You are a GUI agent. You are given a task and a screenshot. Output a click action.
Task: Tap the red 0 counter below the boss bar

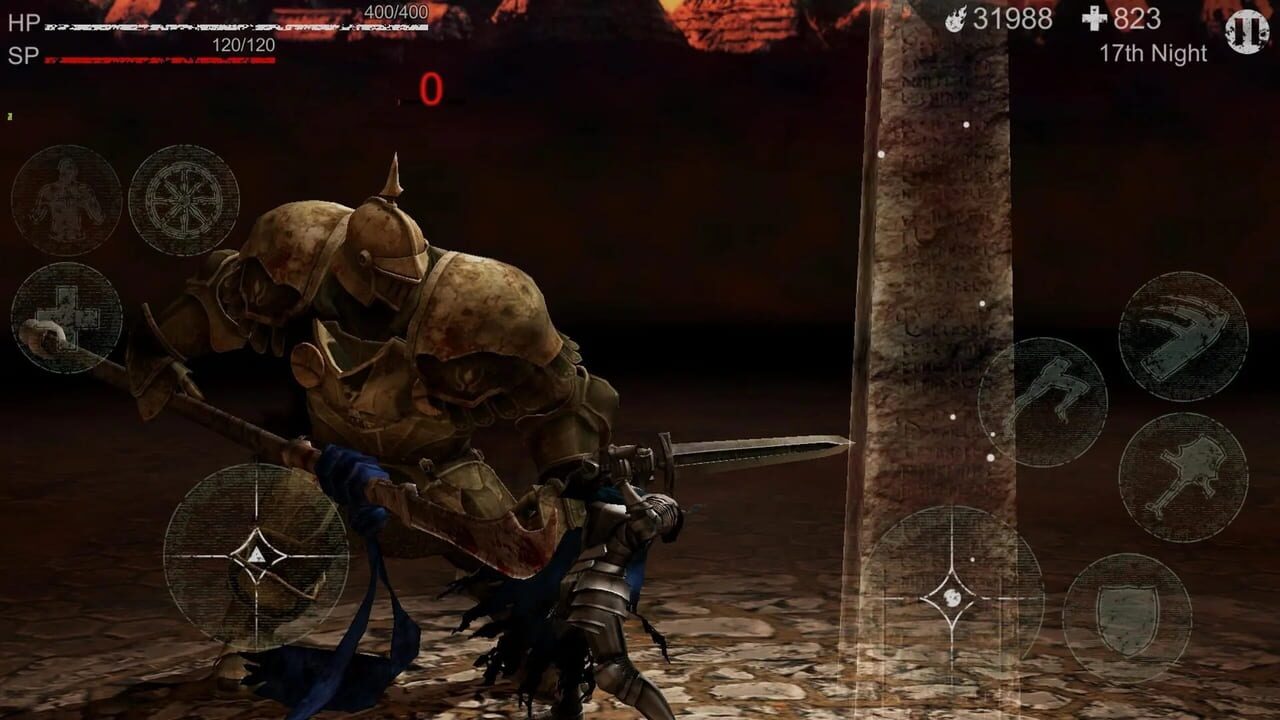click(x=432, y=88)
